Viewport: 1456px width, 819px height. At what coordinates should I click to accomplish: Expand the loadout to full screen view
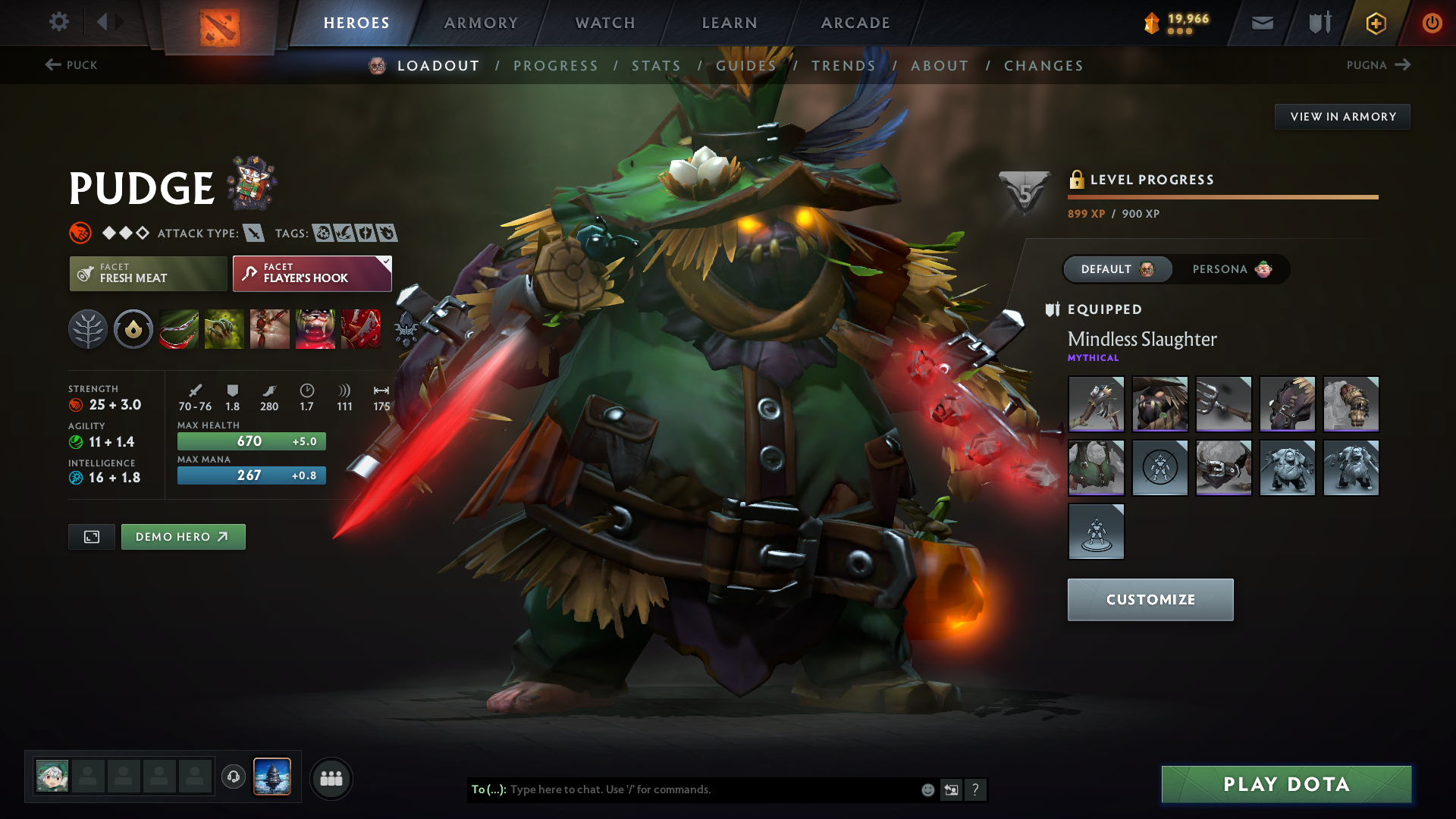pos(91,536)
